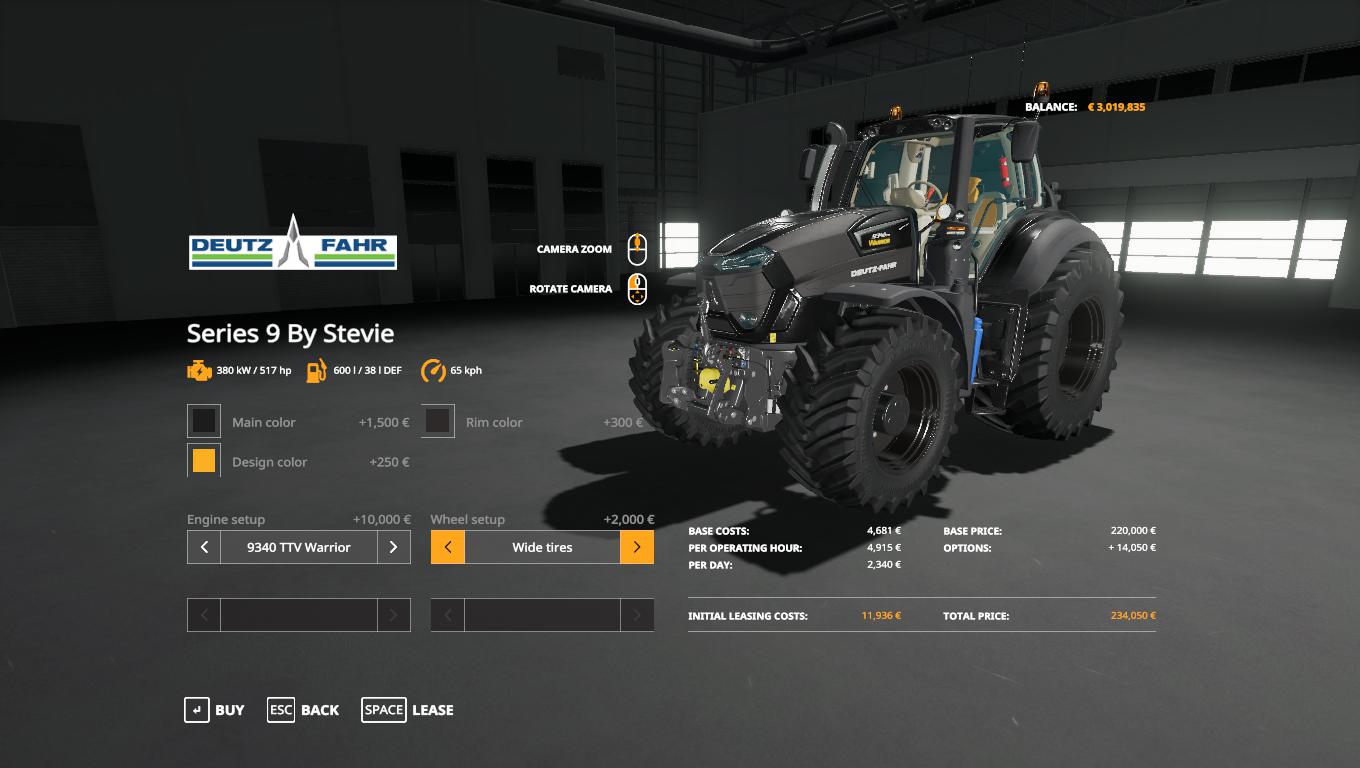This screenshot has height=768, width=1360.
Task: Select the Main color swatch
Action: [x=204, y=421]
